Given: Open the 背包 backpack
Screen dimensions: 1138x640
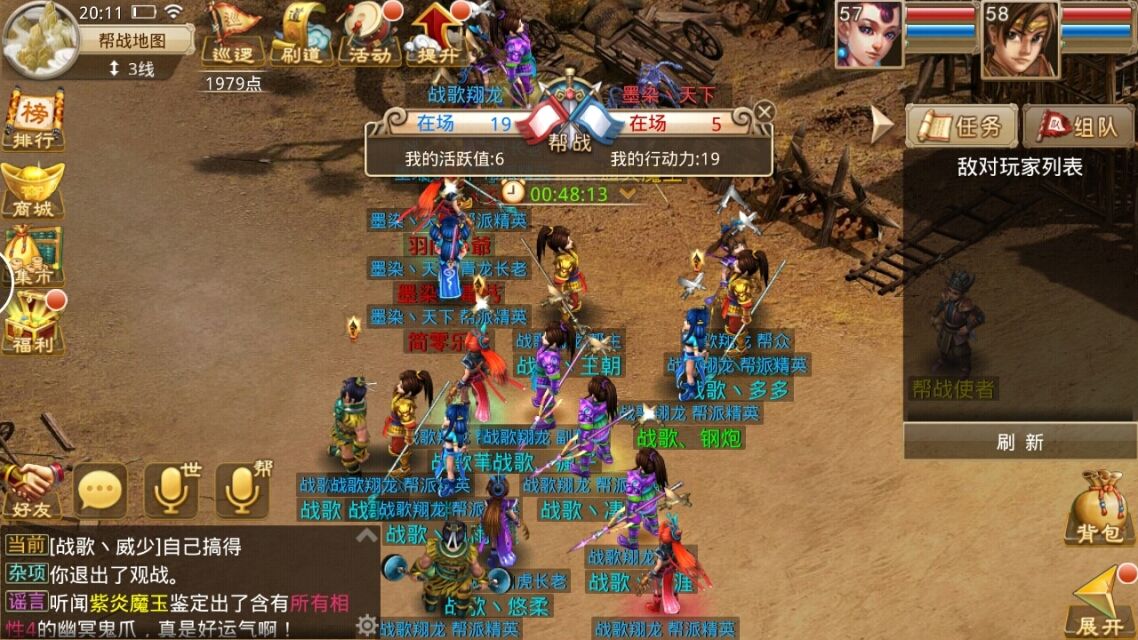Looking at the screenshot, I should [x=1099, y=507].
